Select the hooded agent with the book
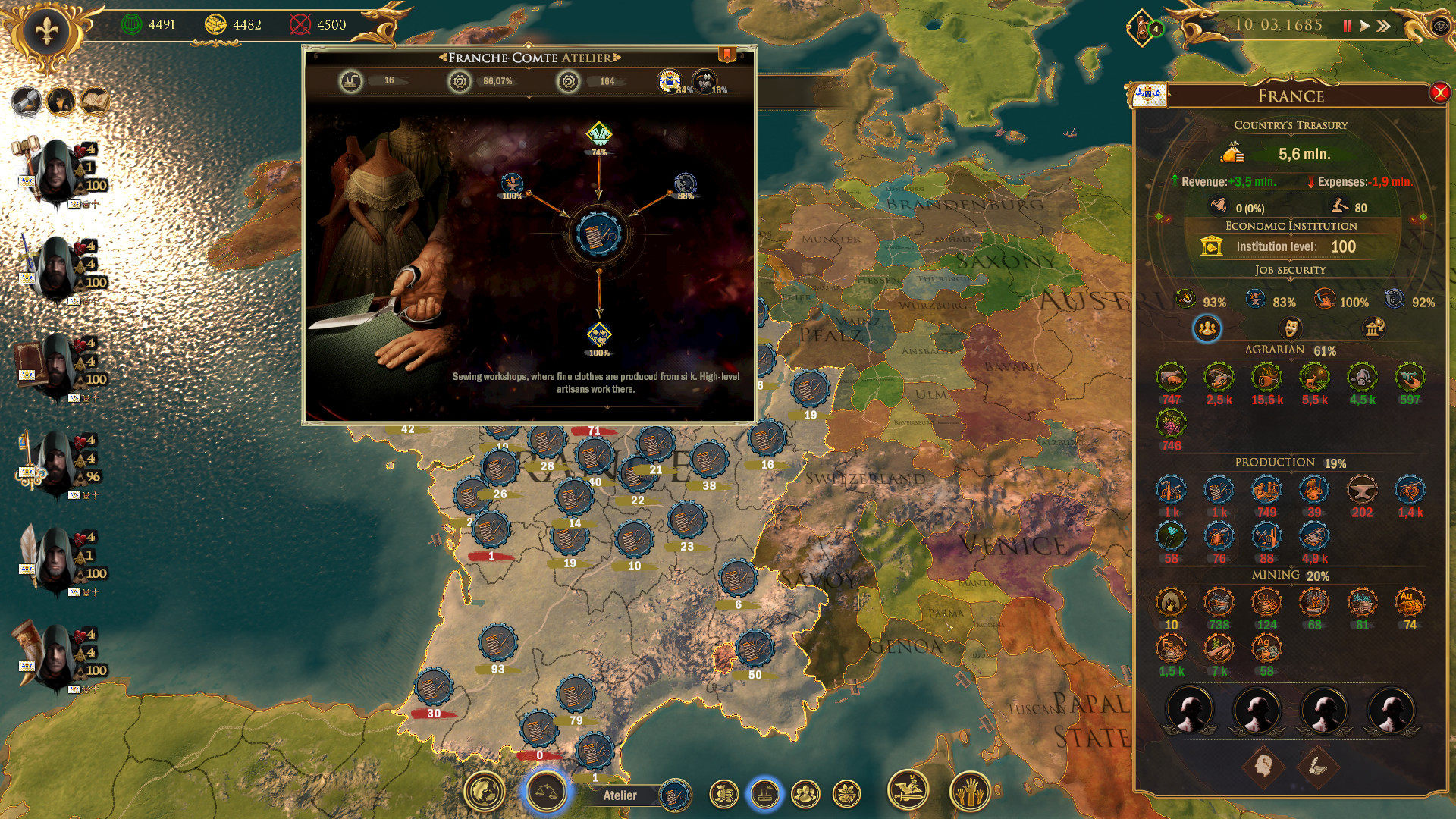1456x819 pixels. tap(55, 365)
